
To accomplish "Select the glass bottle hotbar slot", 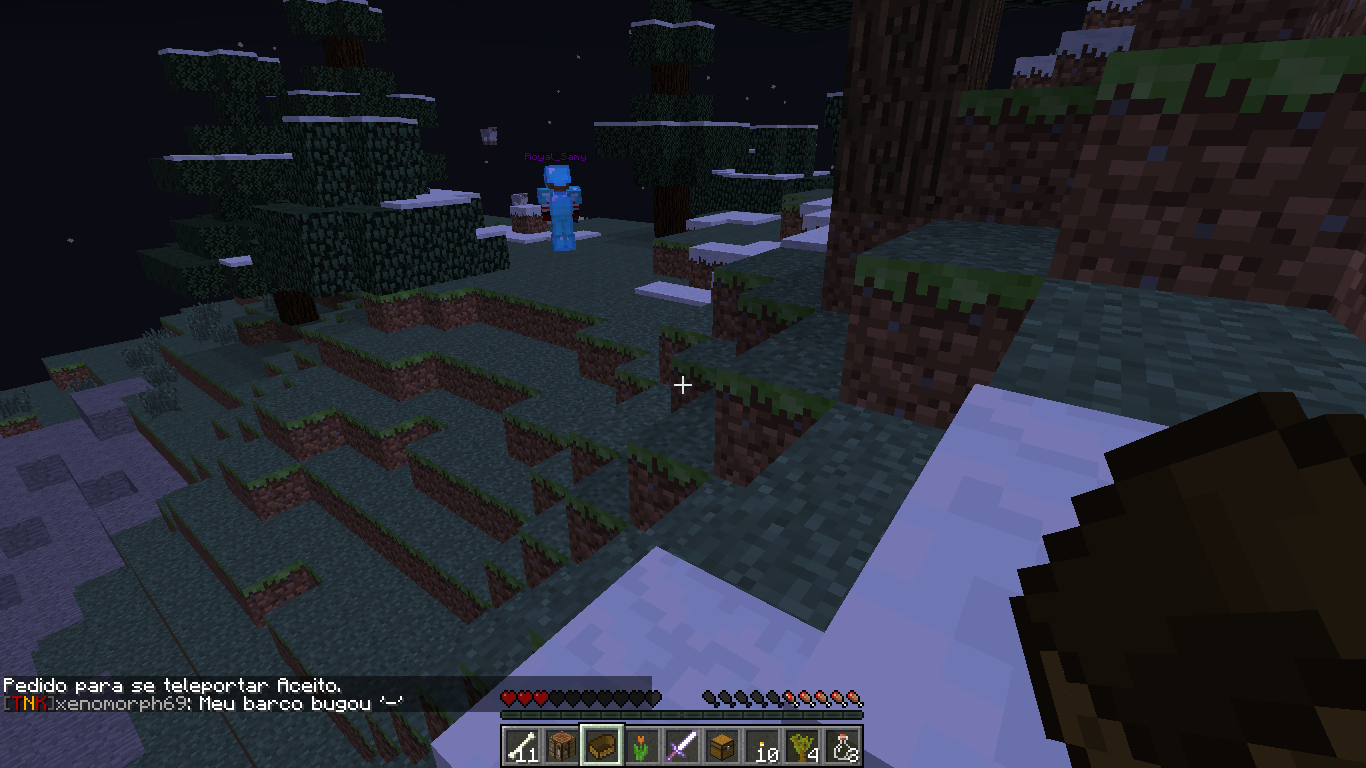I will [842, 745].
